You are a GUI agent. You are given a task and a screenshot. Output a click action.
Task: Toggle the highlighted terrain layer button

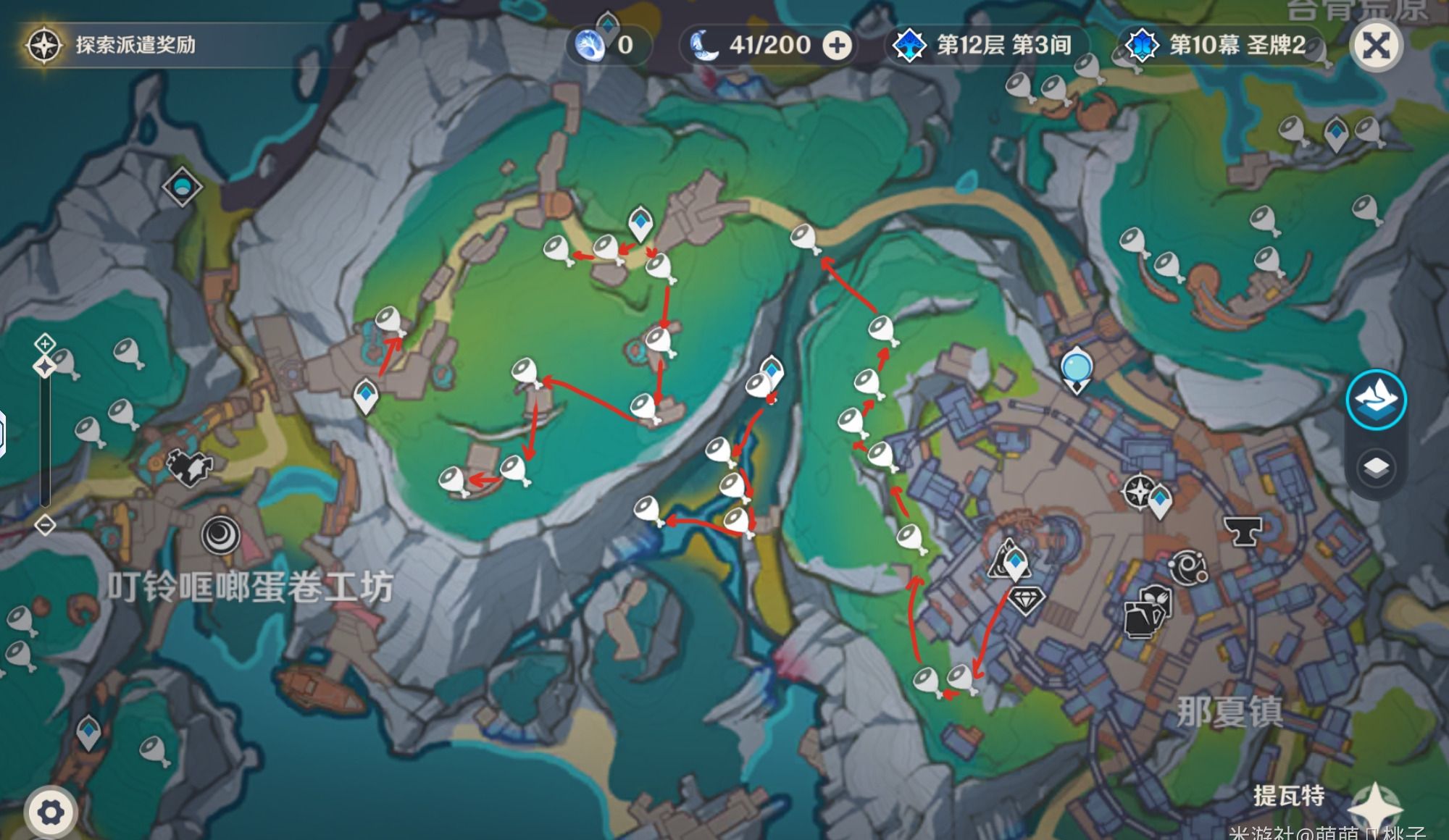pos(1376,400)
